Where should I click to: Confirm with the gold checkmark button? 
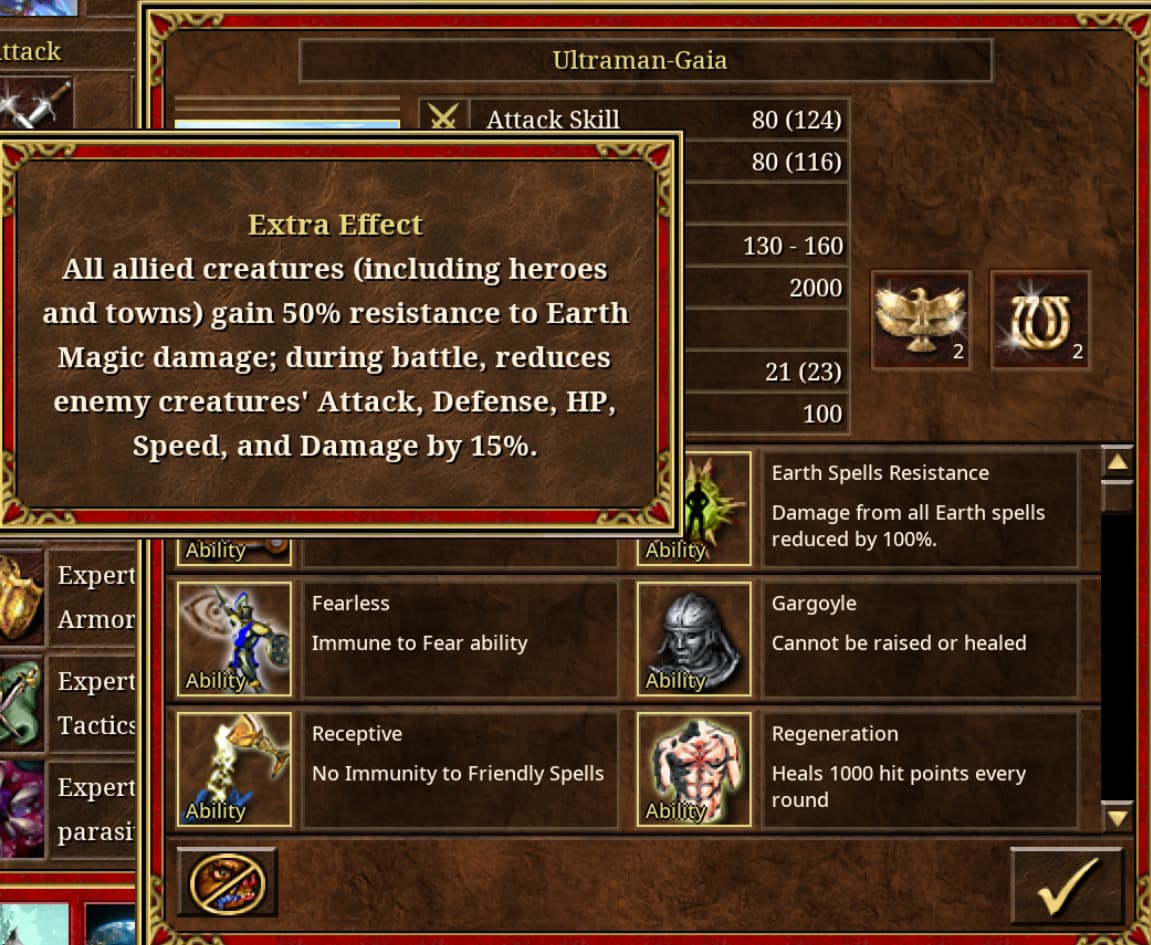point(1066,885)
